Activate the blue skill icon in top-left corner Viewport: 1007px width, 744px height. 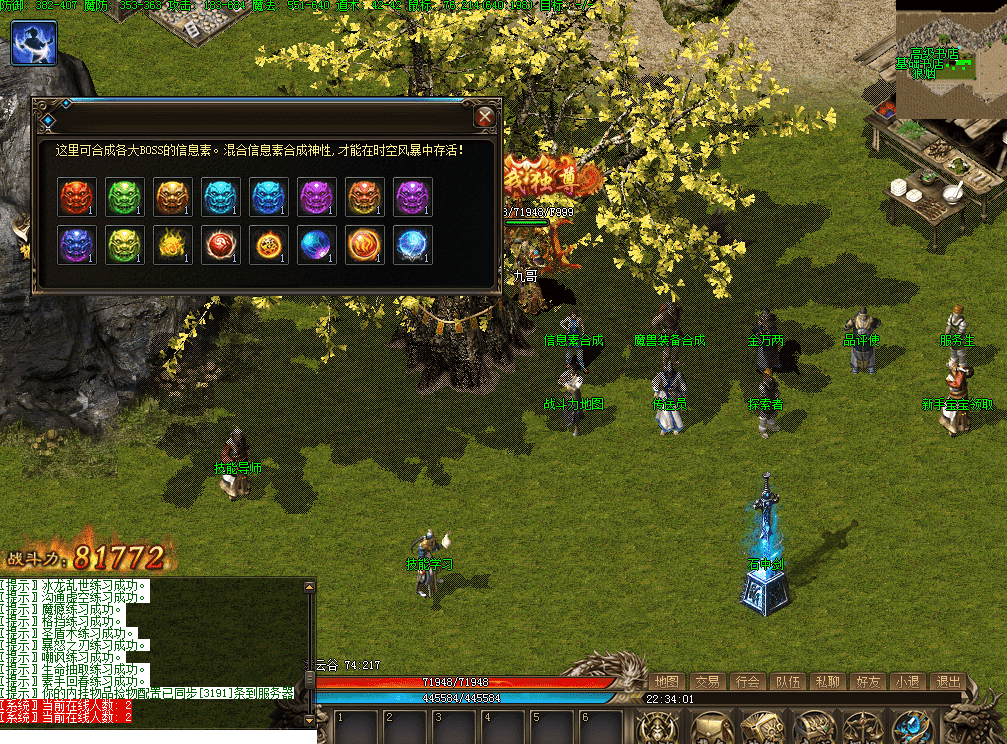tap(34, 43)
